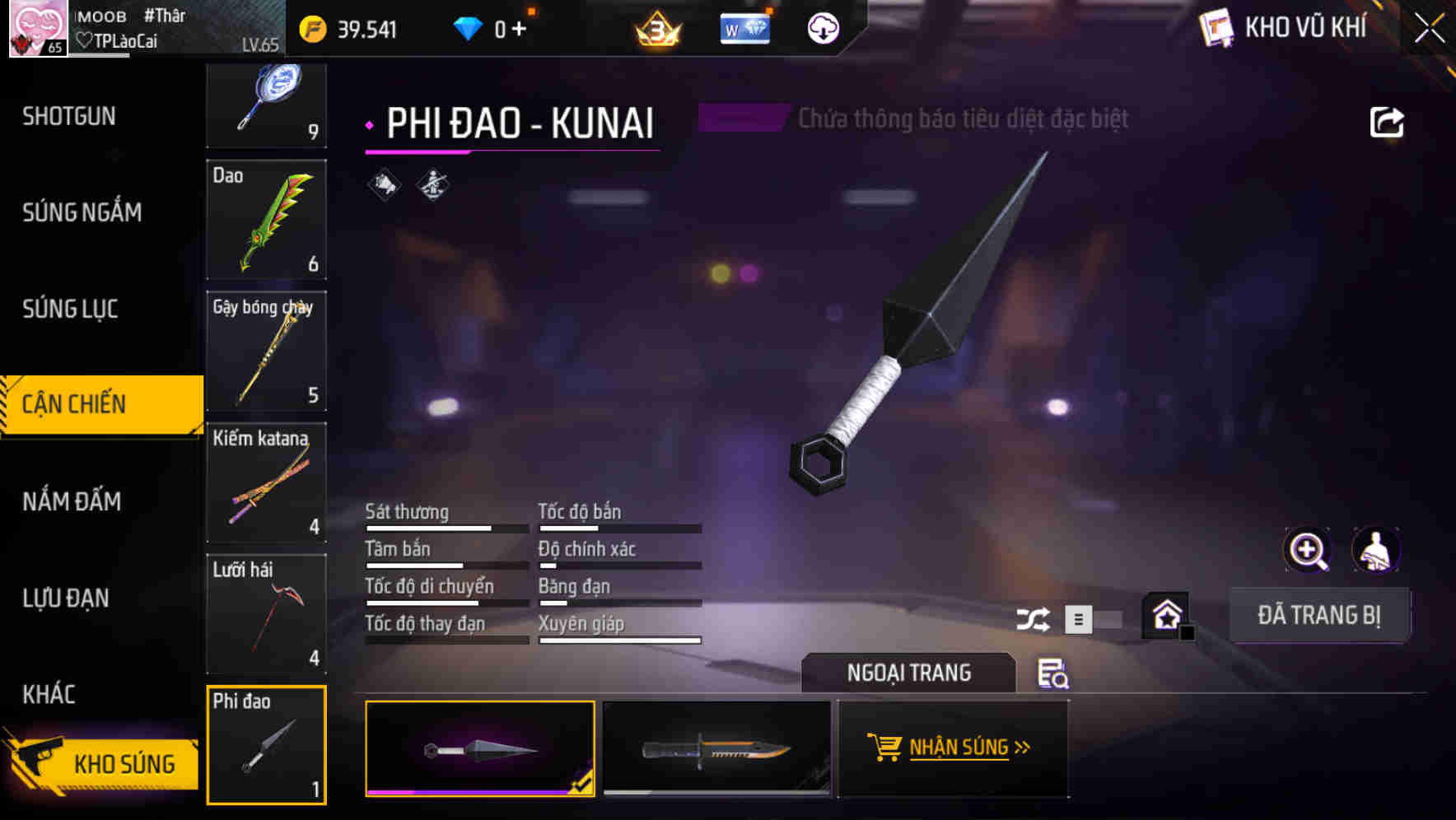The height and width of the screenshot is (820, 1456).
Task: Click the share weapon icon
Action: tap(1388, 121)
